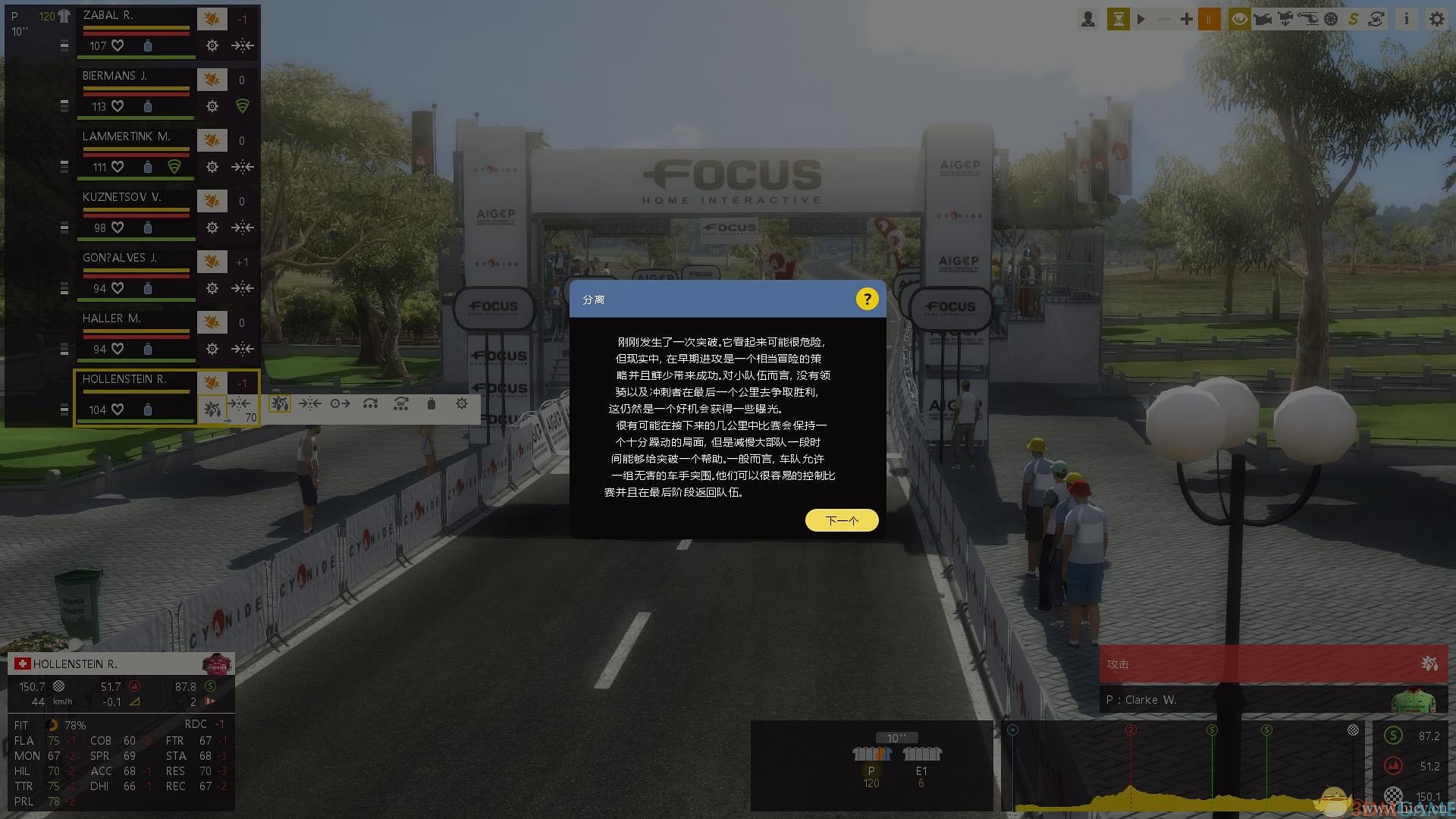Viewport: 1456px width, 819px height.
Task: Click the attack button on ZABAL R.'s row
Action: click(212, 17)
